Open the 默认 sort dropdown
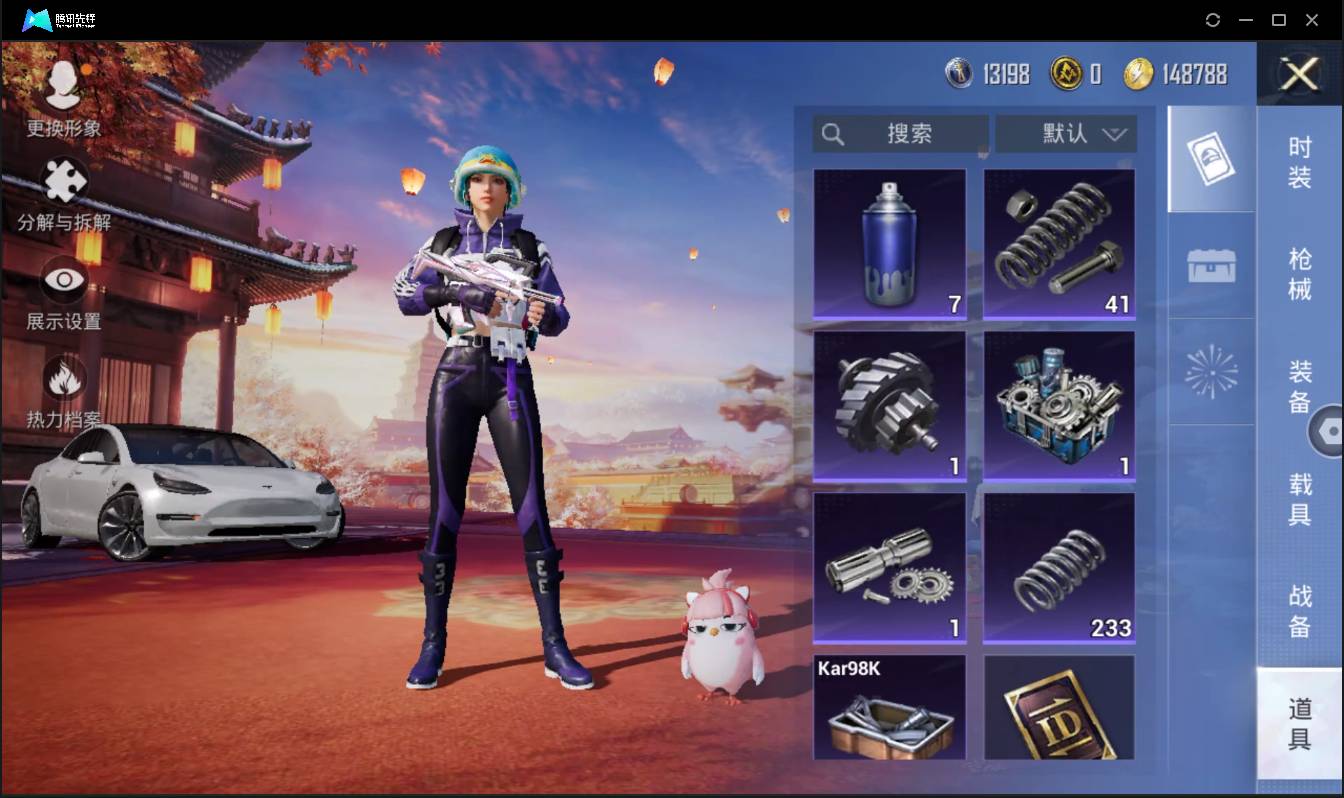The width and height of the screenshot is (1344, 798). [1066, 134]
